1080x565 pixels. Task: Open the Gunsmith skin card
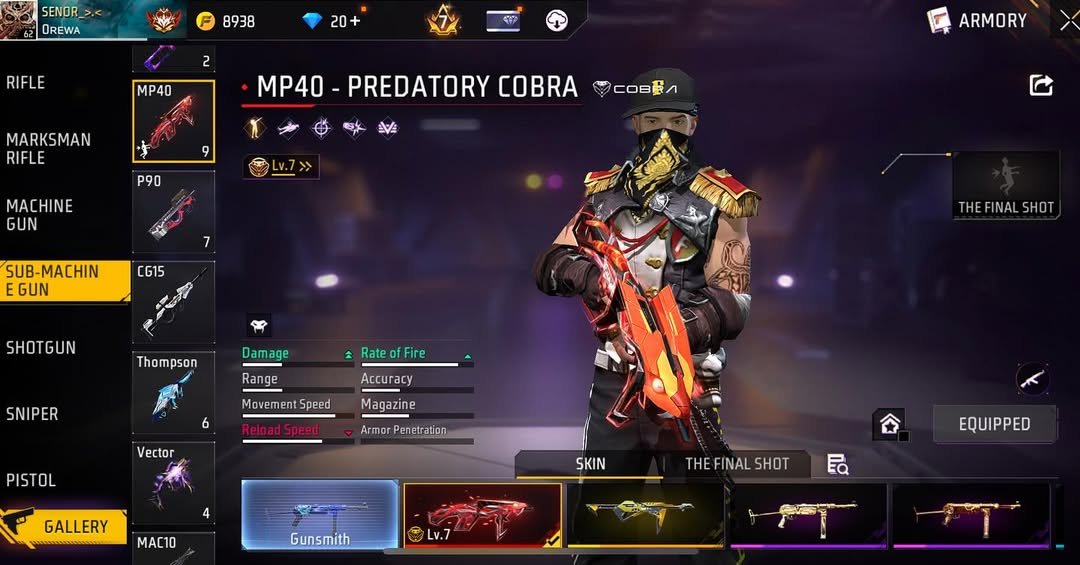tap(320, 515)
